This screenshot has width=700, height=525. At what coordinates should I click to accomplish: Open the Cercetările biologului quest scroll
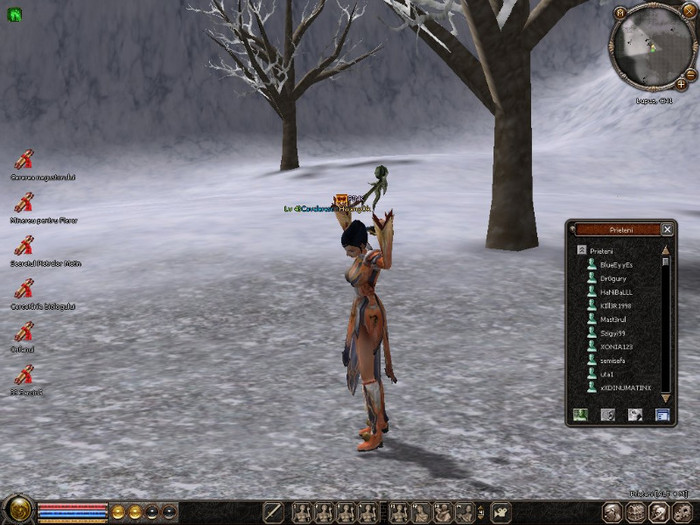(24, 289)
